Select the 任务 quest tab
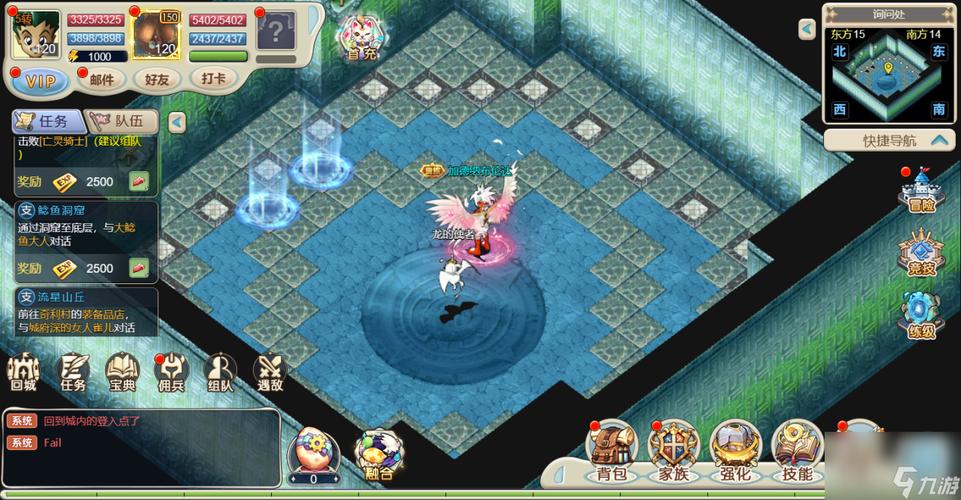 (x=46, y=121)
